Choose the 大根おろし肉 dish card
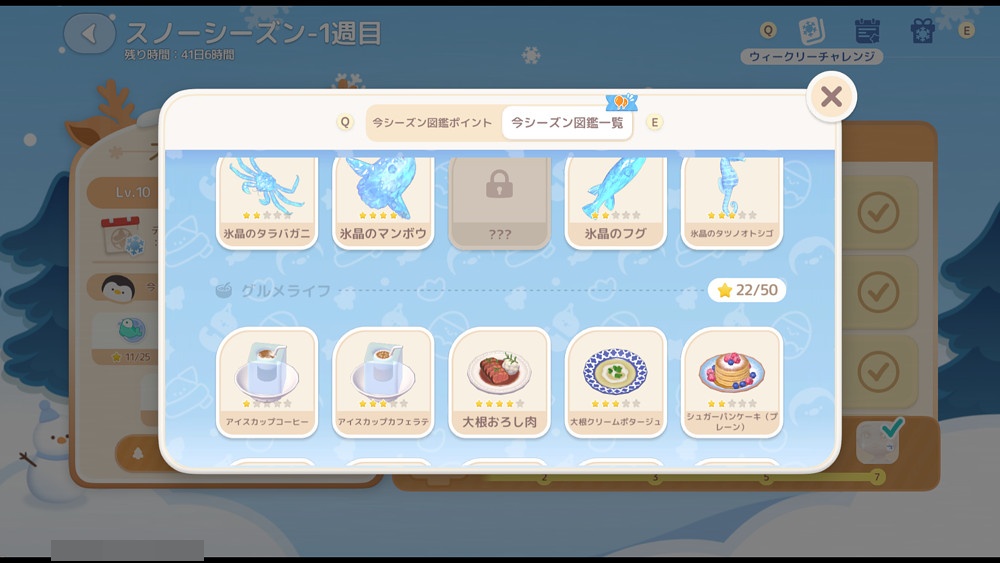The width and height of the screenshot is (1000, 563). (499, 382)
